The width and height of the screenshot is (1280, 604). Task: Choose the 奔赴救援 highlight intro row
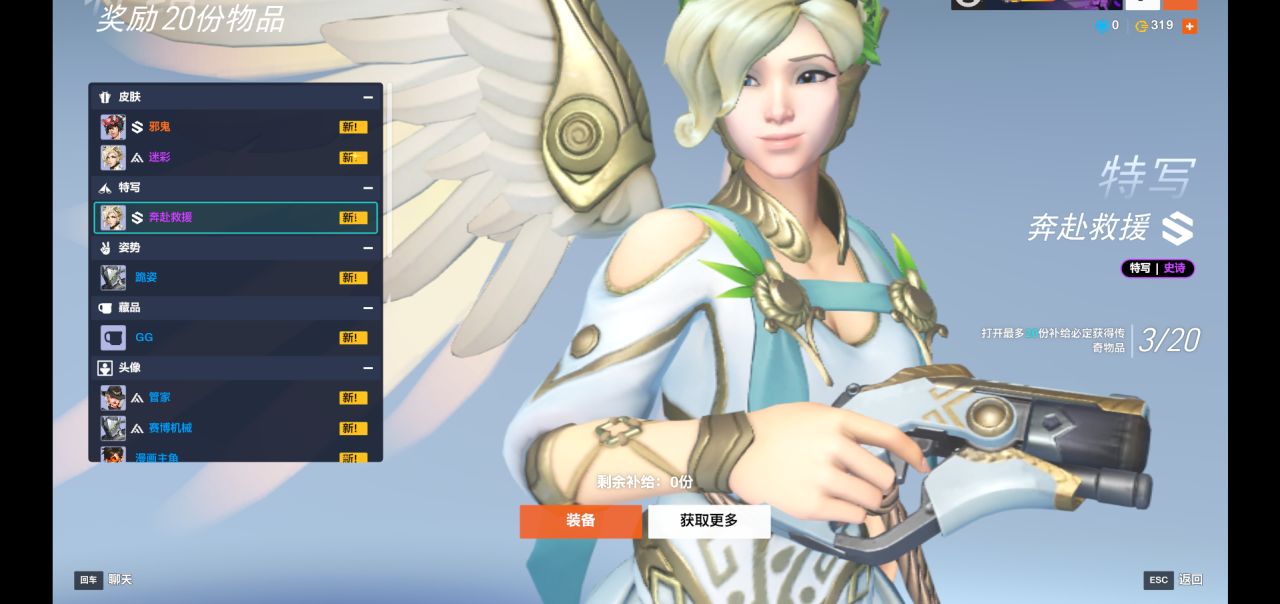[235, 217]
